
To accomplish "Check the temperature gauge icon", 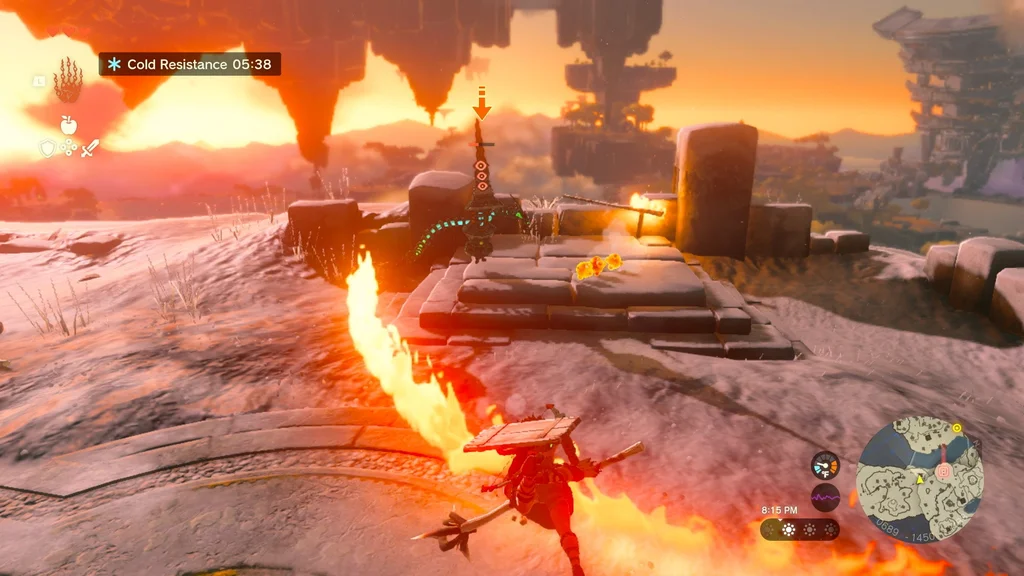I will [825, 465].
